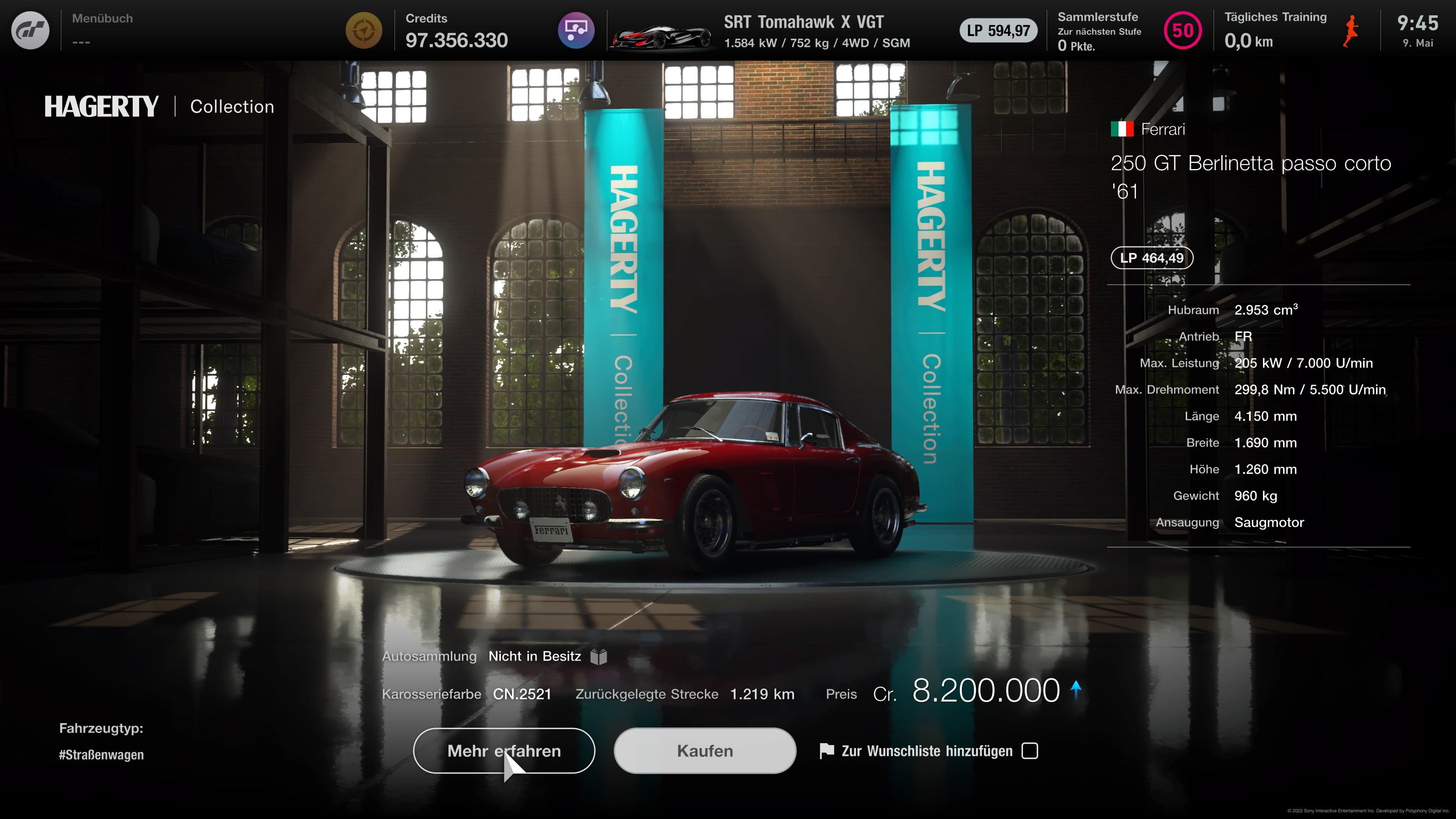
Task: Open the Sammlerstufe level 50 badge
Action: [1183, 30]
